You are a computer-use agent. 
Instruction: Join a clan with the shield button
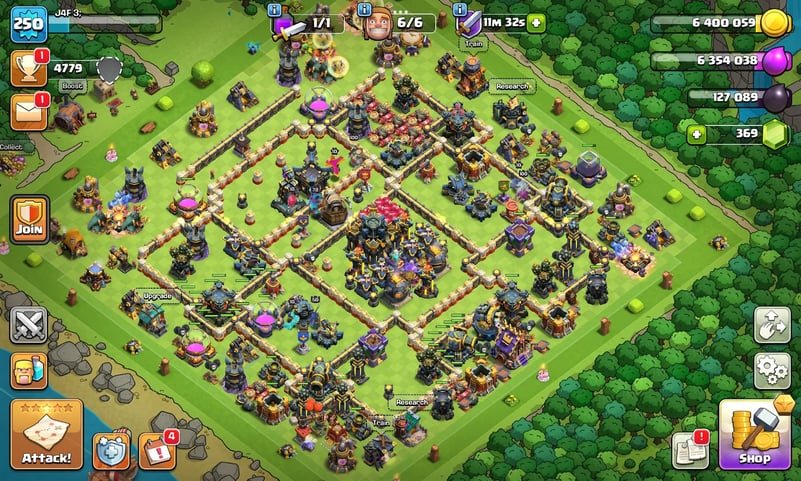coord(29,218)
